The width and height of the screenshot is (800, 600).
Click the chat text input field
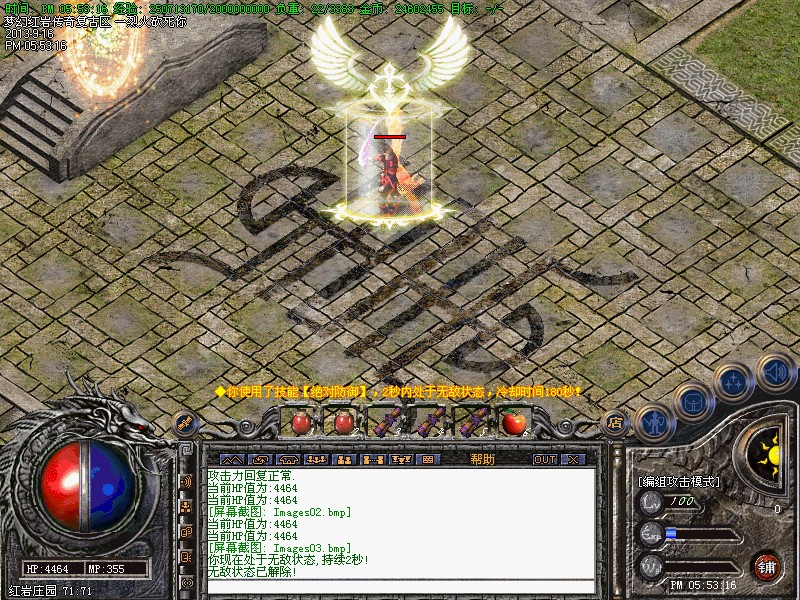(400, 588)
